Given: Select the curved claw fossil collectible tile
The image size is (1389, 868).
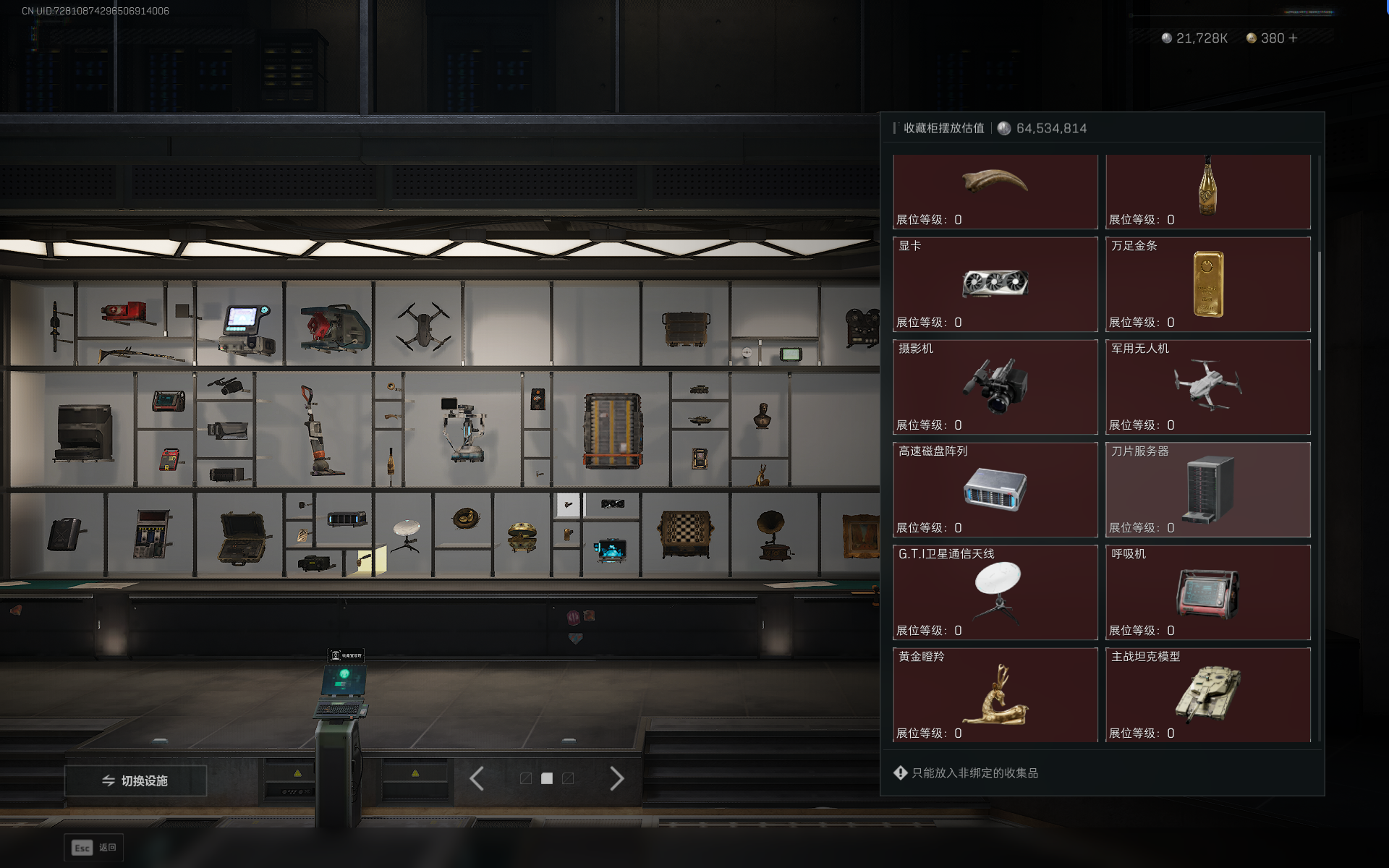Looking at the screenshot, I should pos(995,191).
